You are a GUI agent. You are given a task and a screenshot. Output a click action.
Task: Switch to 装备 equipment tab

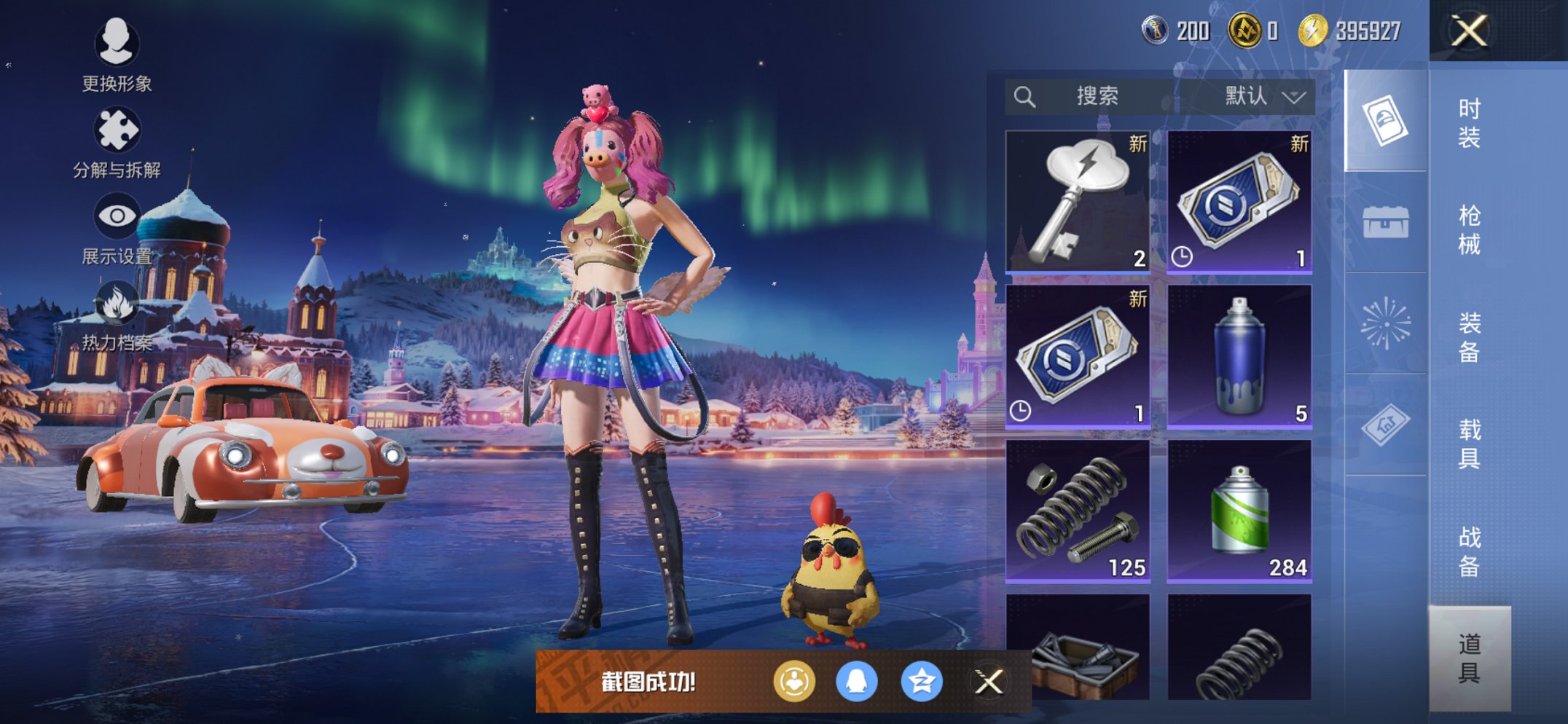pos(1469,337)
